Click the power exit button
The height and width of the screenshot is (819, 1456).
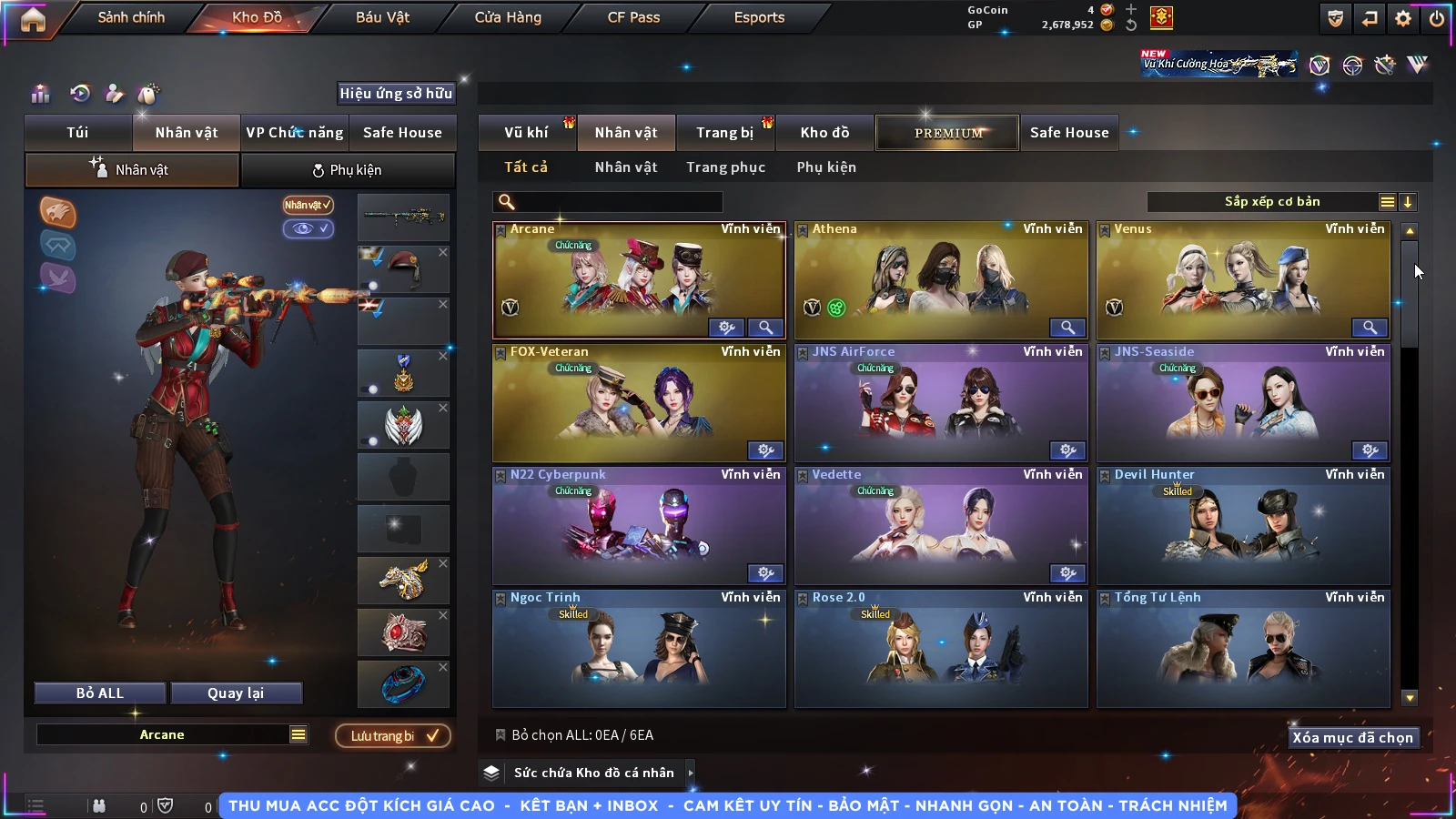pos(1437,18)
